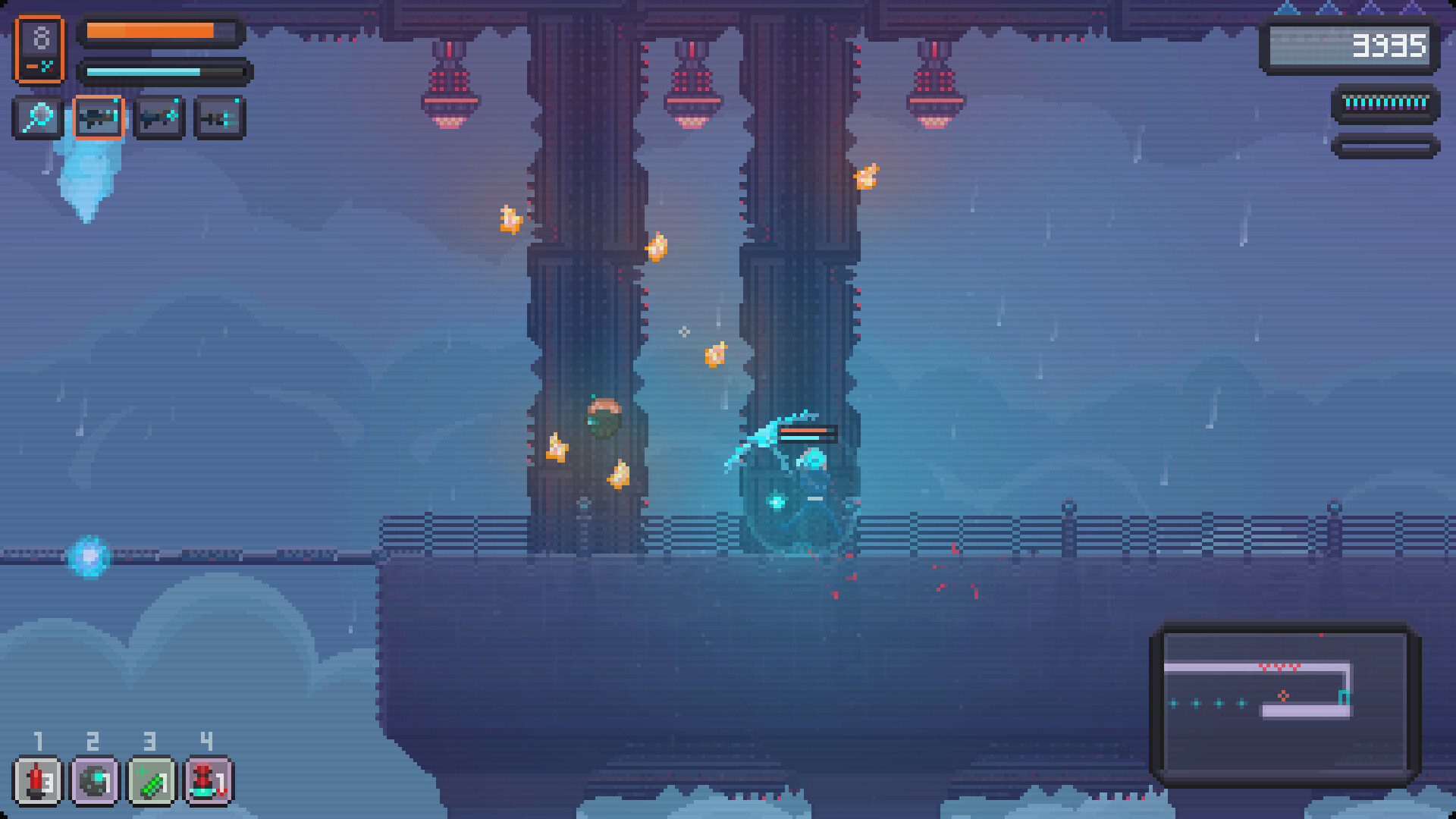
Task: Use the gray orb item in slot 2
Action: (x=95, y=781)
